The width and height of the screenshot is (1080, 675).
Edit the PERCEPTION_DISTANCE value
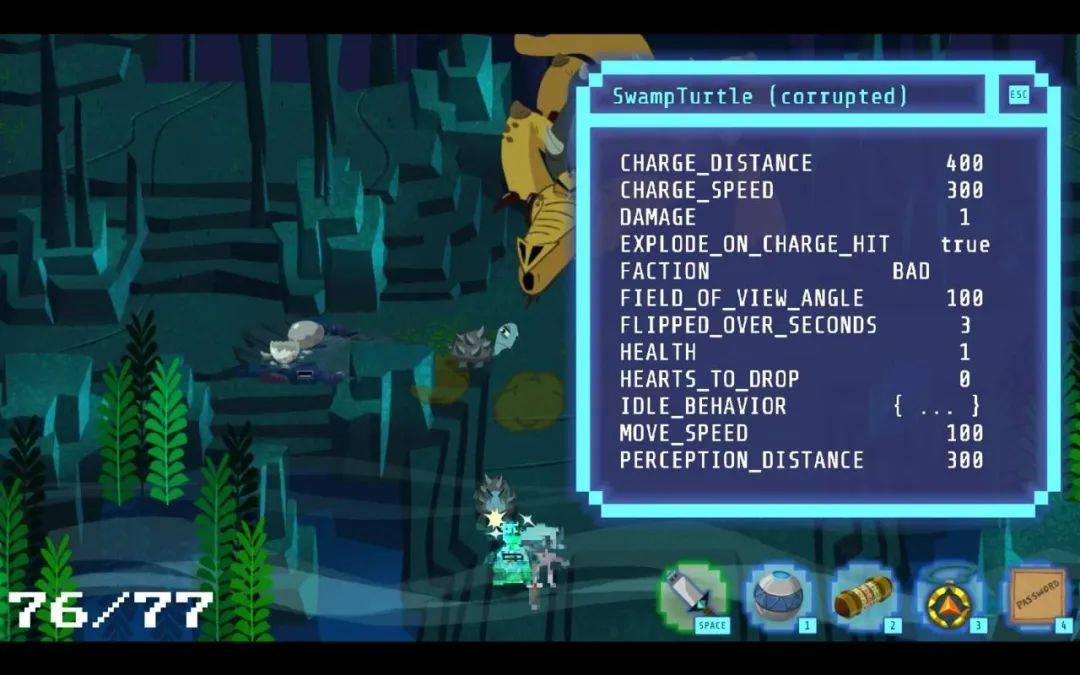click(x=964, y=460)
